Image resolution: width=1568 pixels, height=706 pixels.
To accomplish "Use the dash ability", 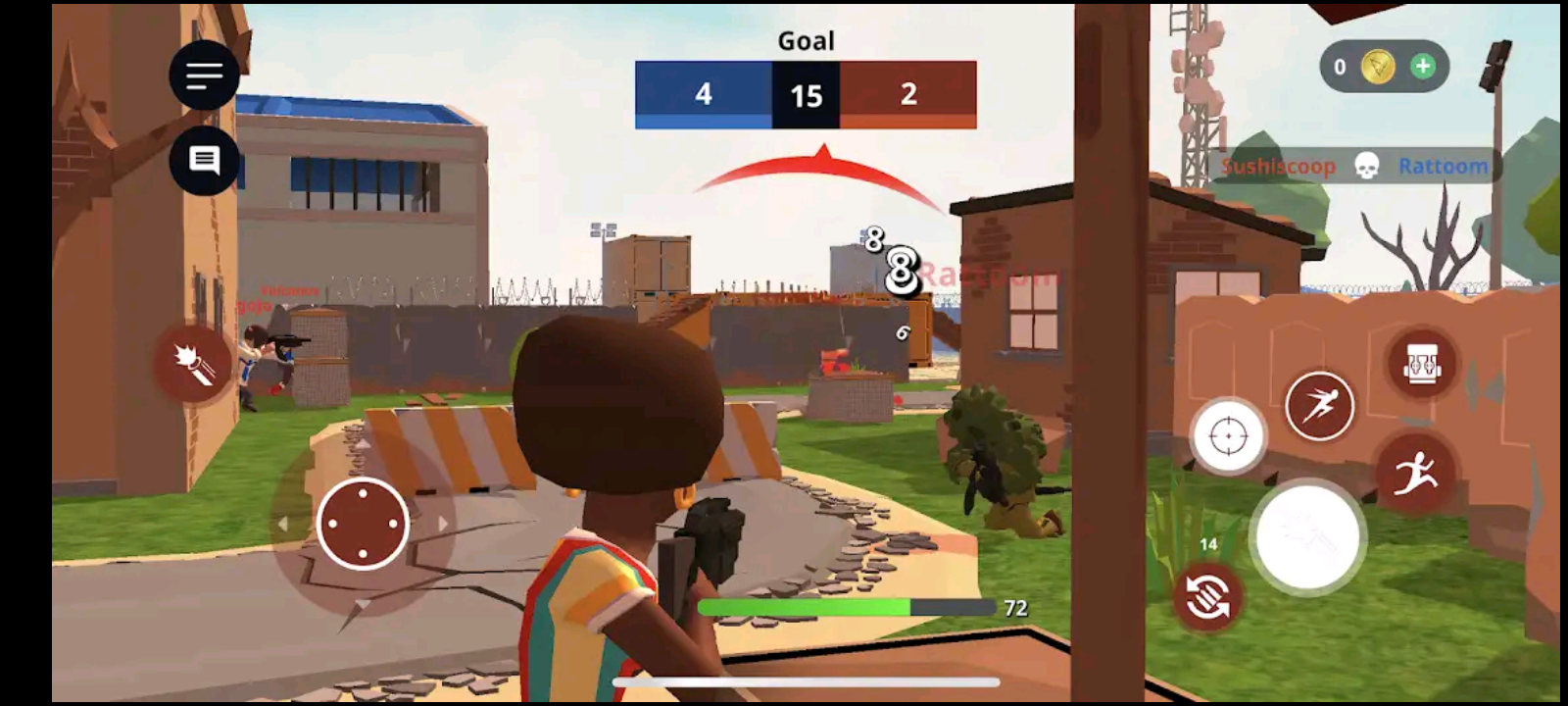I will pos(1320,407).
